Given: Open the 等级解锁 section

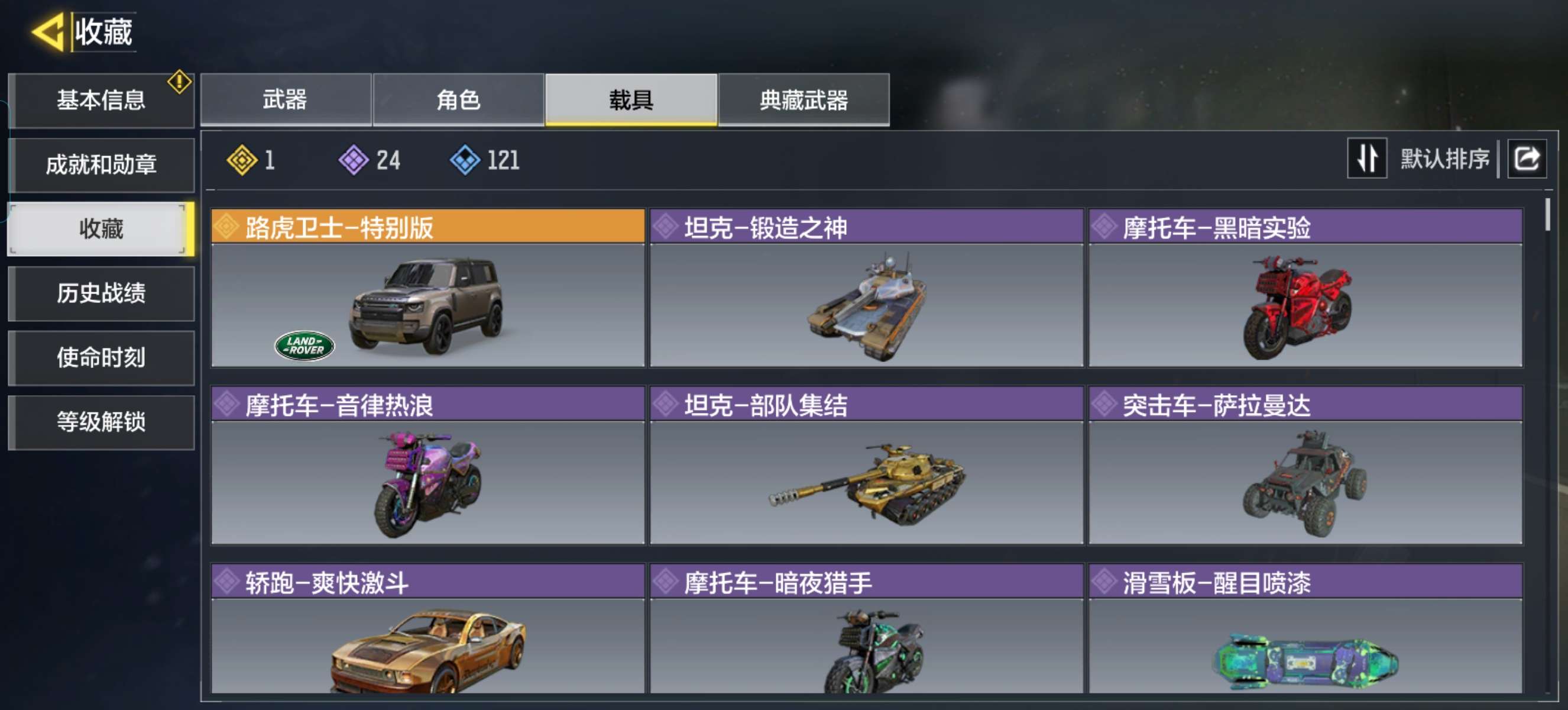Looking at the screenshot, I should (101, 422).
